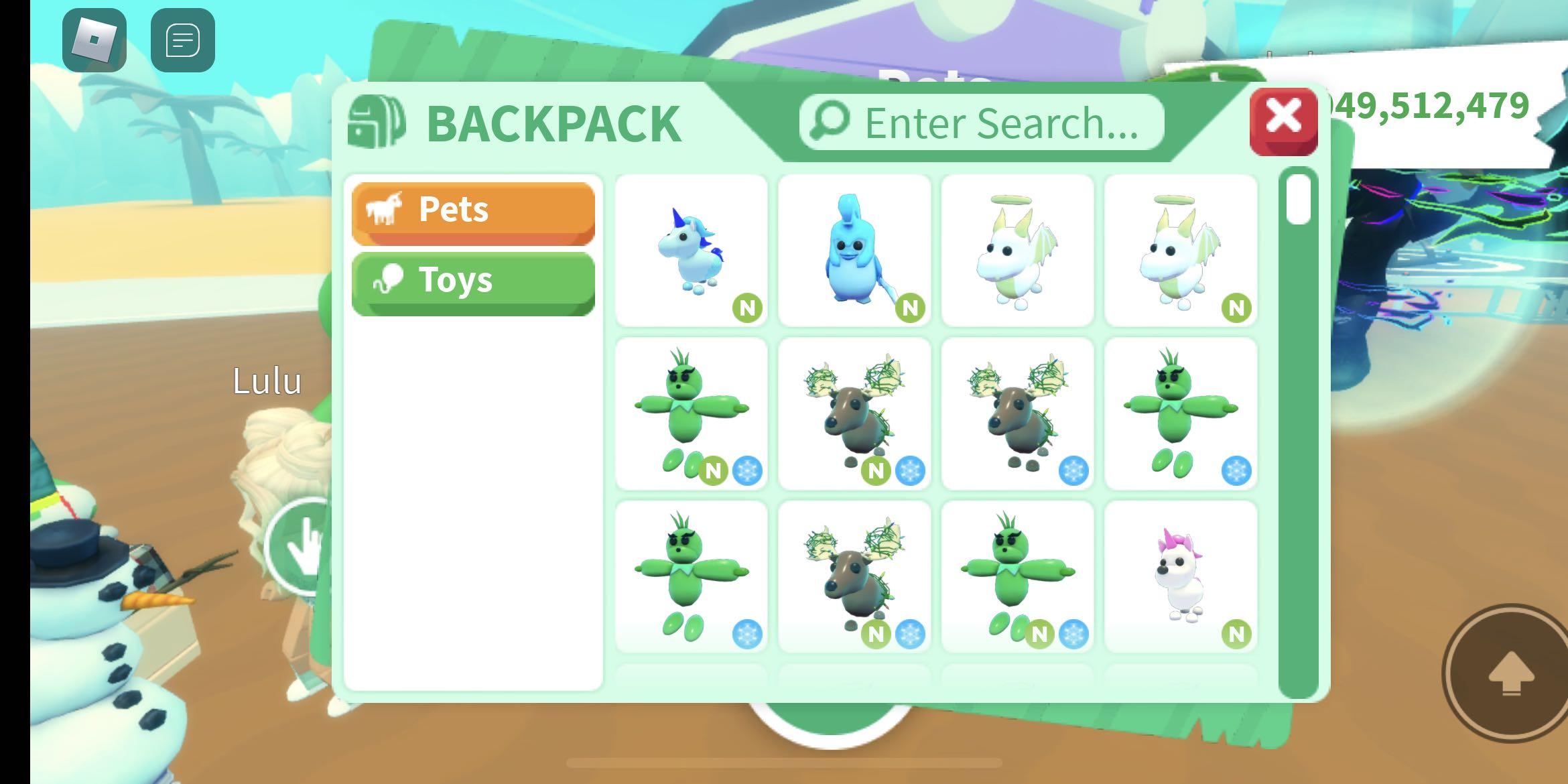Switch to the Toys tab
This screenshot has height=784, width=1568.
pos(472,280)
